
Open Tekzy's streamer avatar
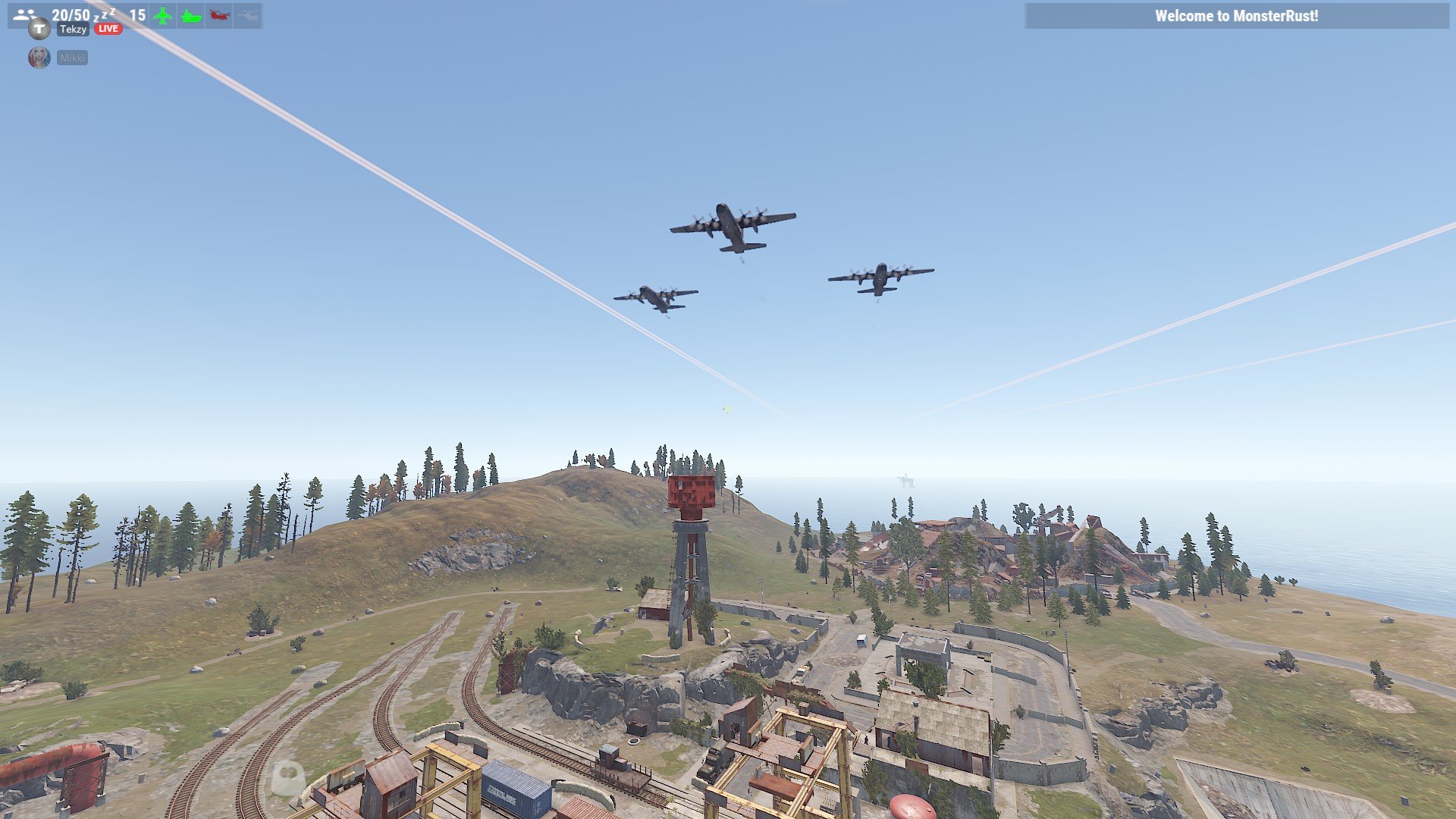pyautogui.click(x=39, y=29)
